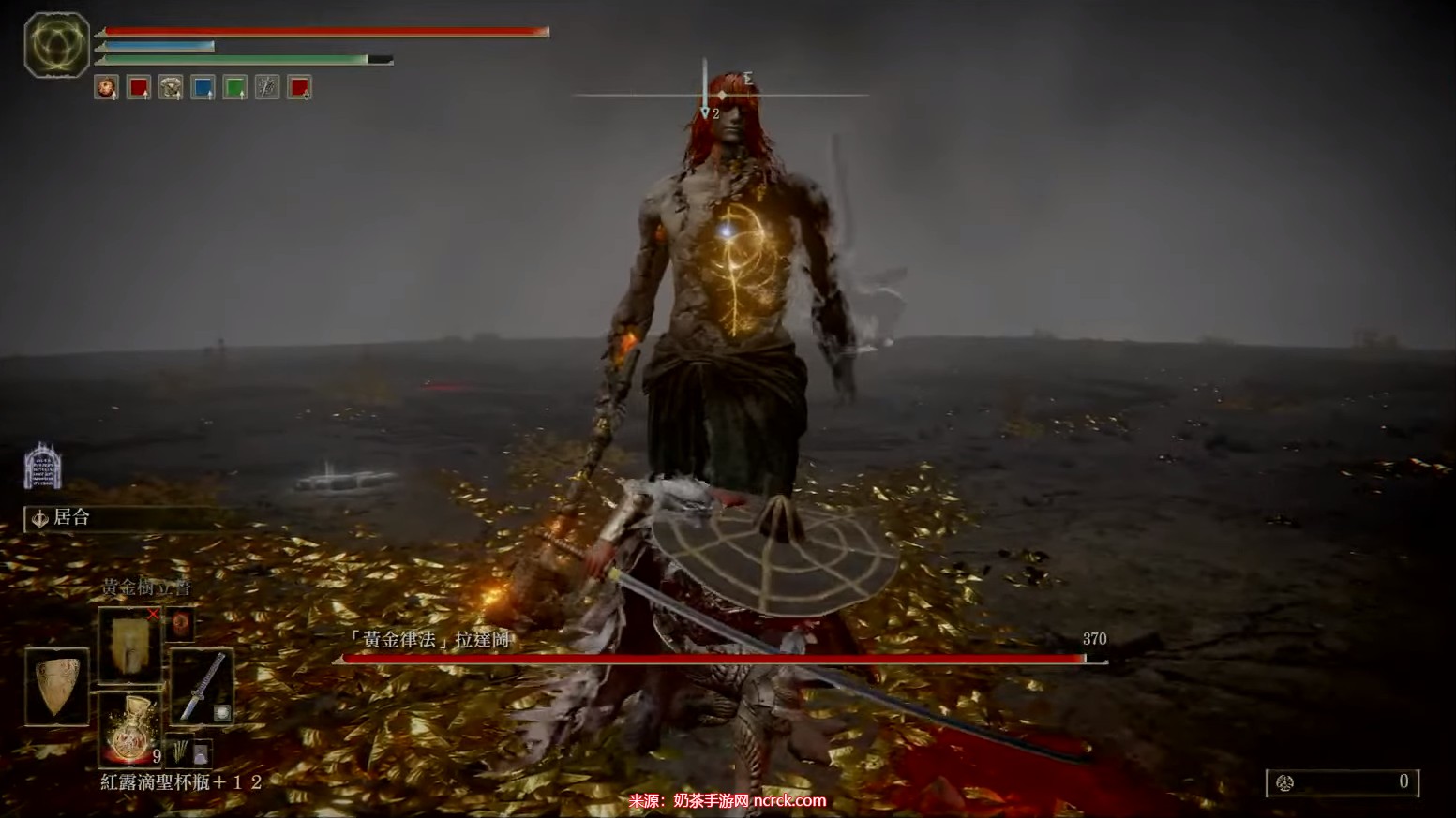Click the 居合 weapon skill label

click(x=71, y=517)
